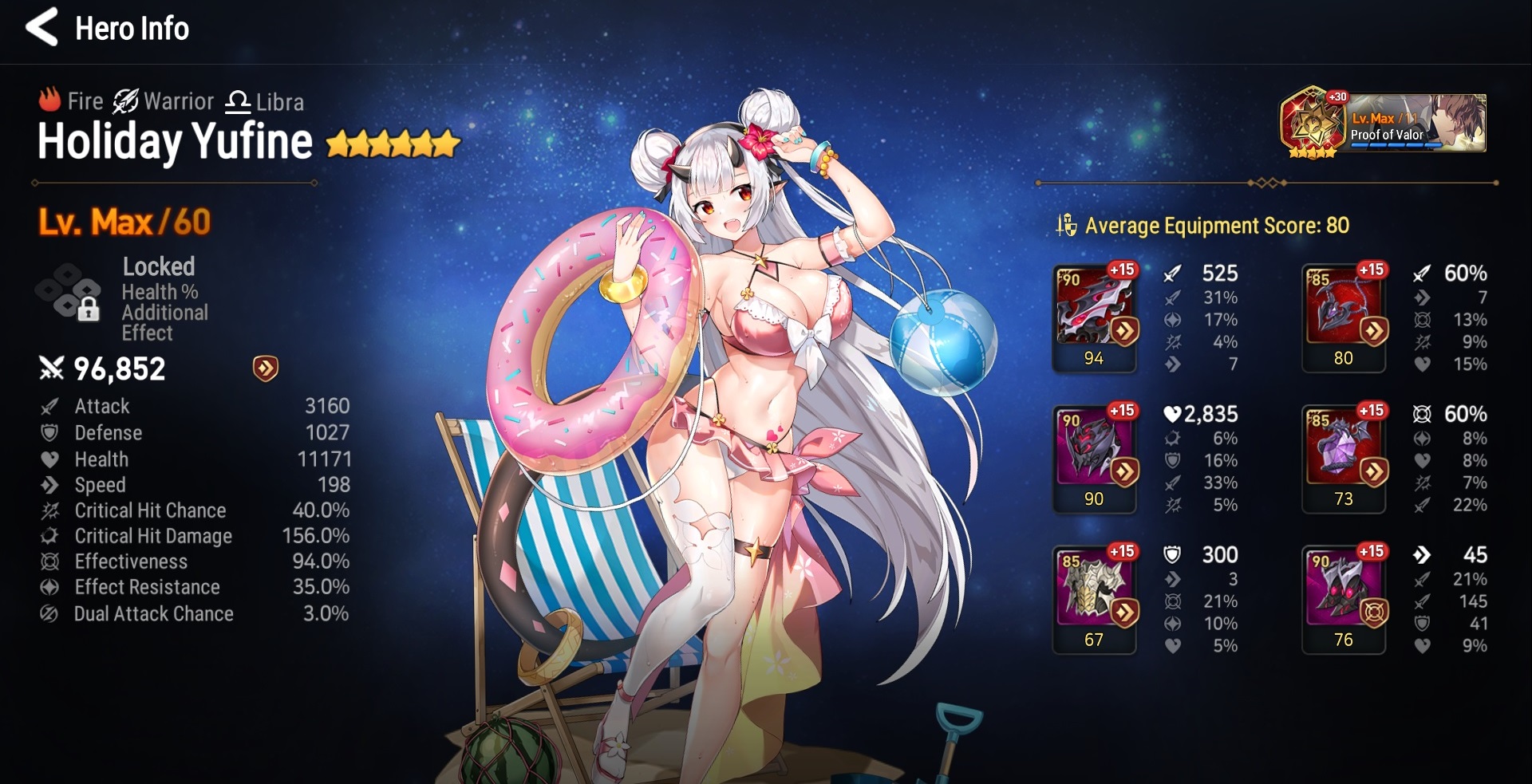Open the locked imprint formation icon
The image size is (1532, 784).
click(70, 294)
